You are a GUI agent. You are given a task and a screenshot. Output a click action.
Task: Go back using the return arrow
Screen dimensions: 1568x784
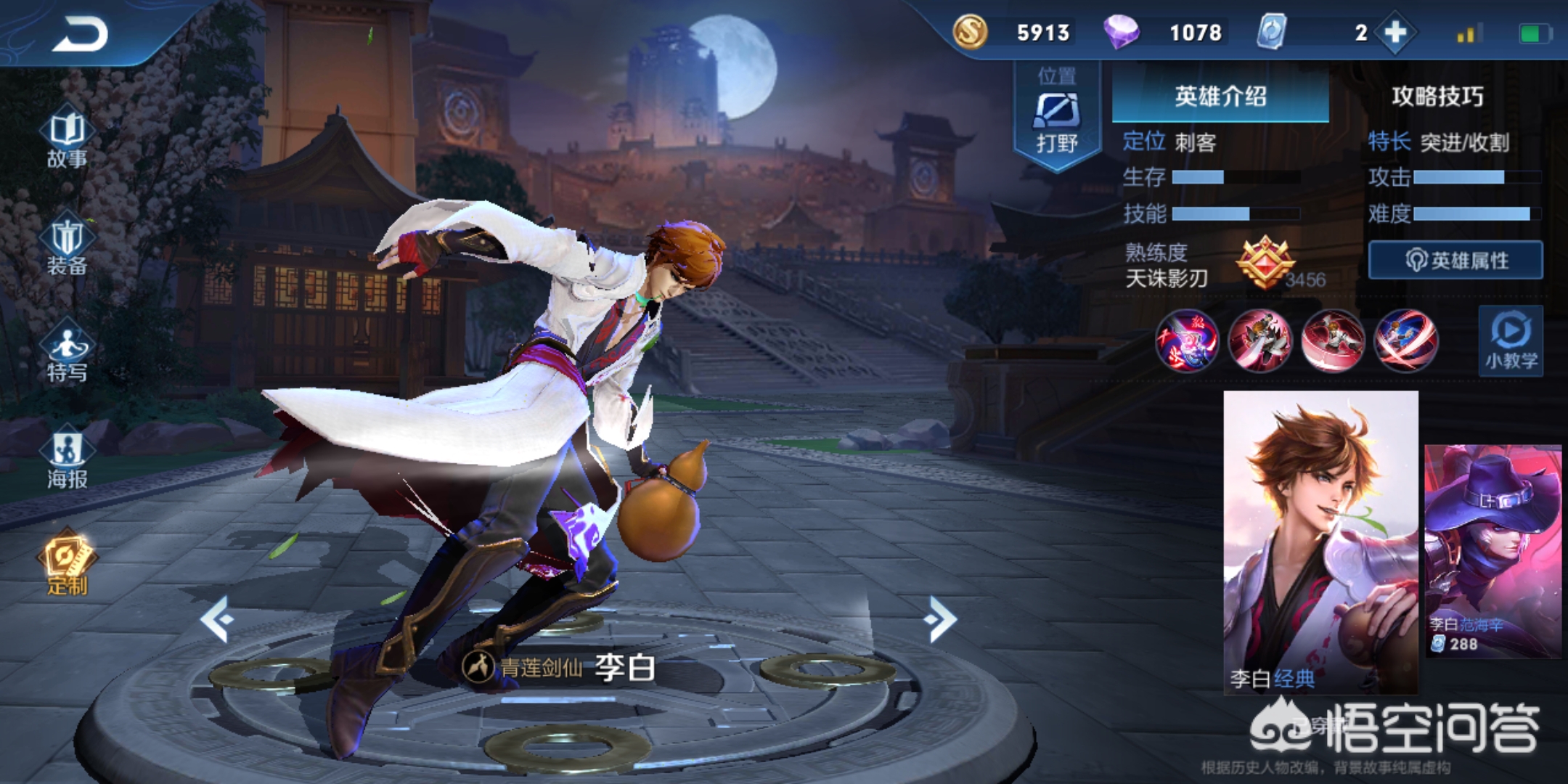tap(80, 33)
